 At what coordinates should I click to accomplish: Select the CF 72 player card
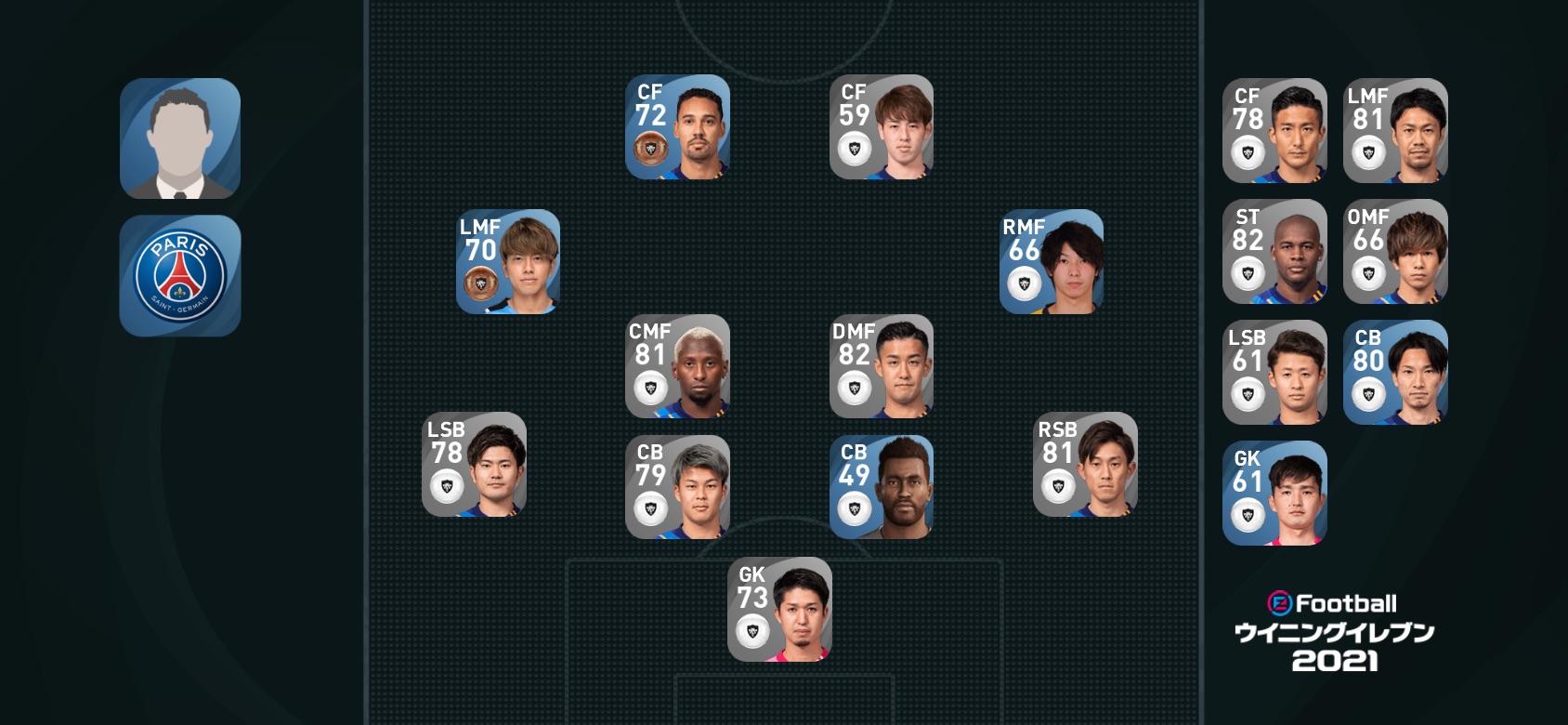677,127
